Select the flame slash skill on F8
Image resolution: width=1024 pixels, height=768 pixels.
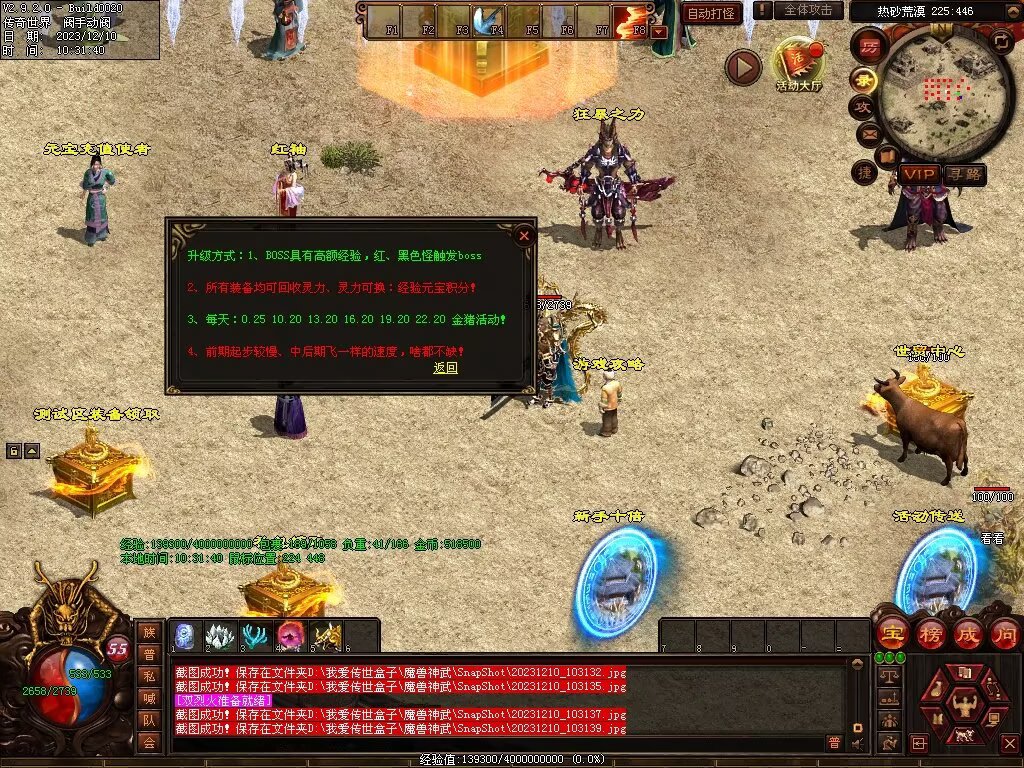point(630,19)
